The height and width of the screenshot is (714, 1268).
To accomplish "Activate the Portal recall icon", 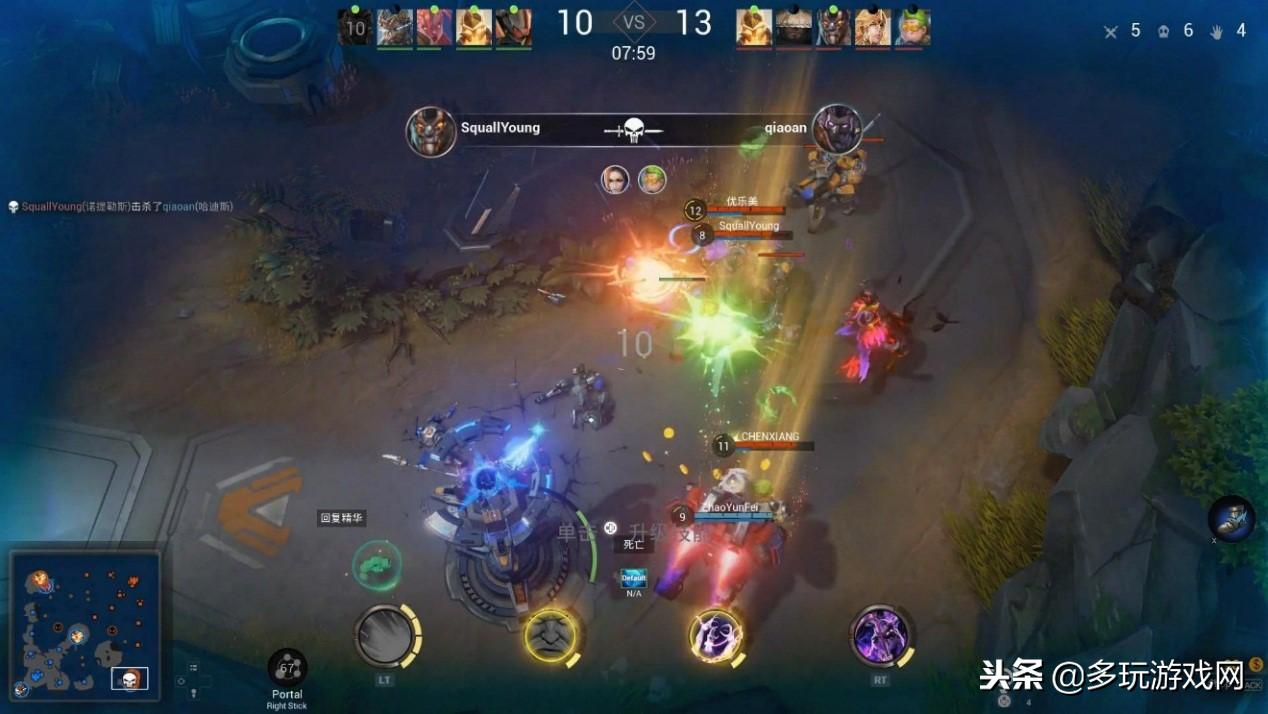I will coord(287,668).
